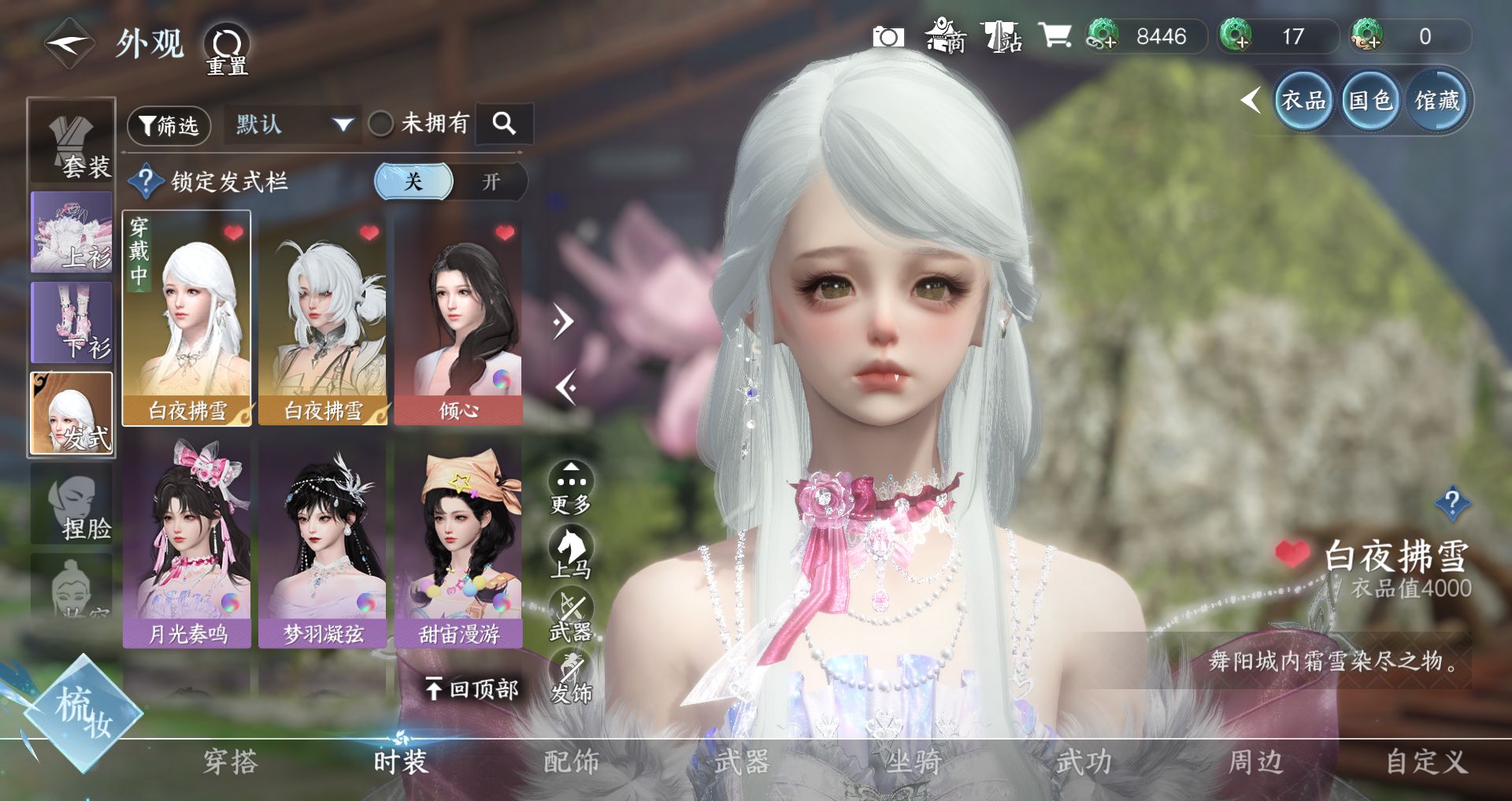Image resolution: width=1512 pixels, height=801 pixels.
Task: Open the 捏脸 face customization
Action: [x=72, y=504]
